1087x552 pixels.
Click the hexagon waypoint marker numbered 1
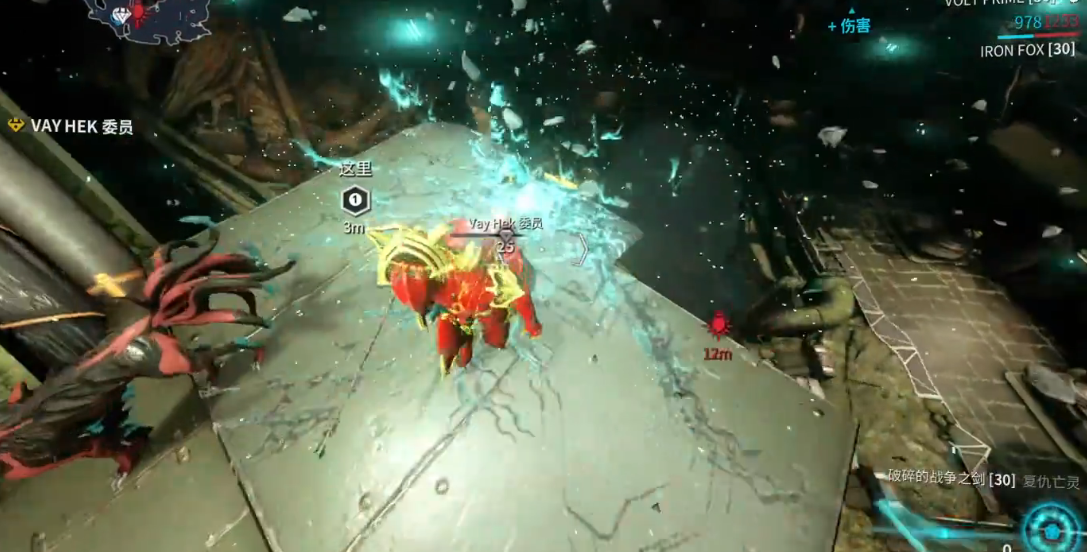click(355, 200)
